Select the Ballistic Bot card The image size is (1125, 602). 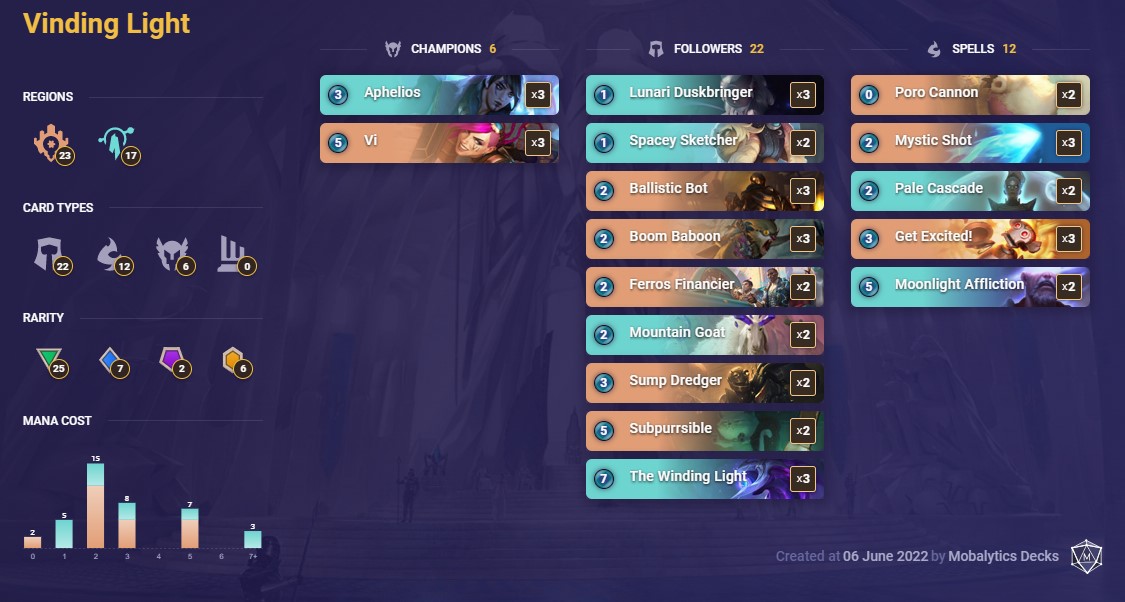point(704,191)
